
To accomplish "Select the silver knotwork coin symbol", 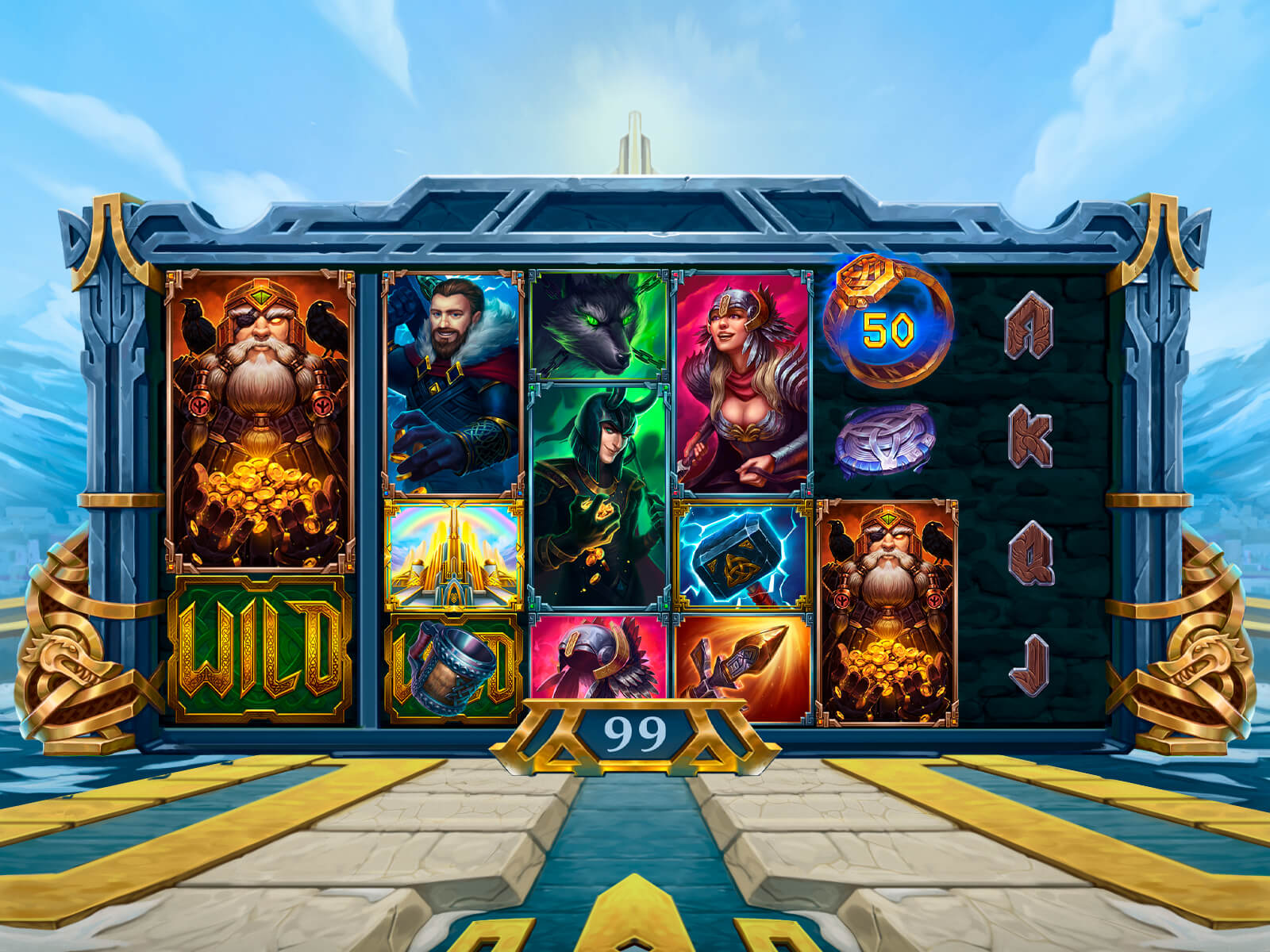I will [885, 440].
